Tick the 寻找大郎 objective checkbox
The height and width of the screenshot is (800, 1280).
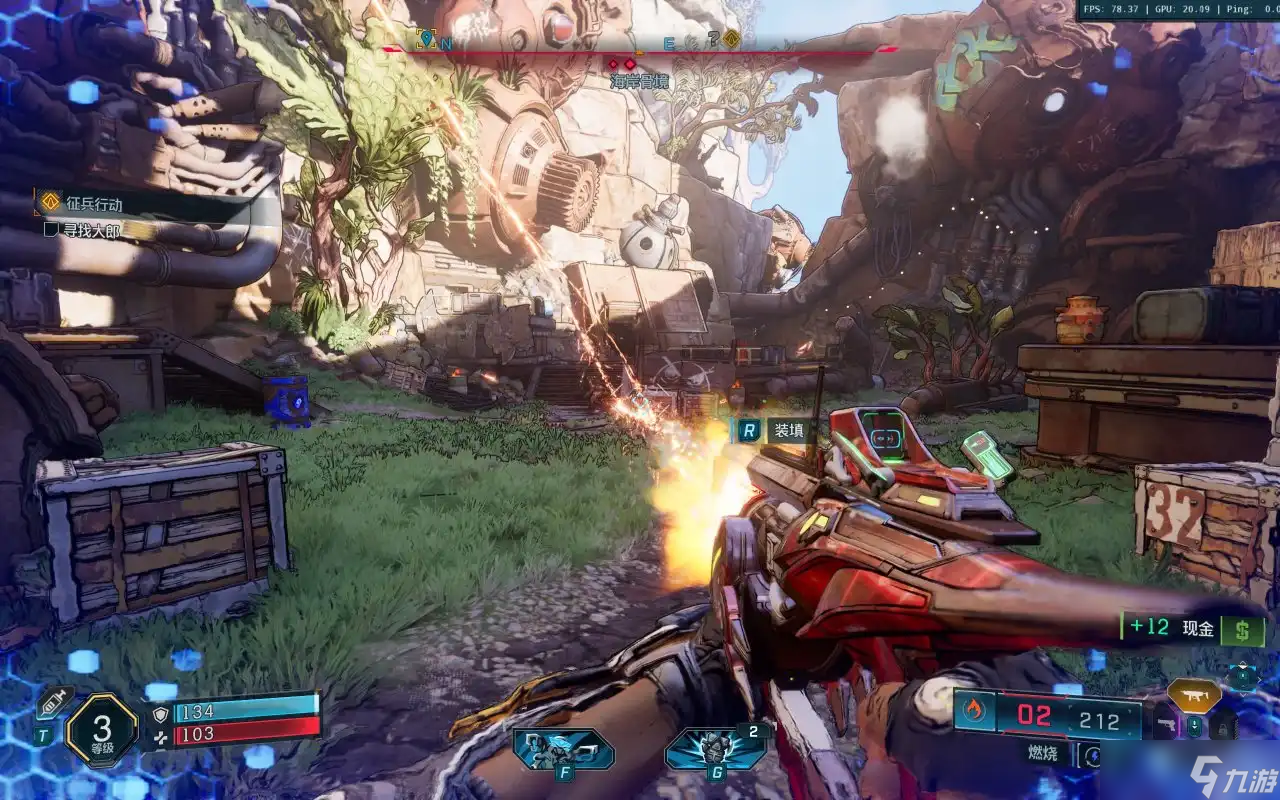tap(51, 229)
